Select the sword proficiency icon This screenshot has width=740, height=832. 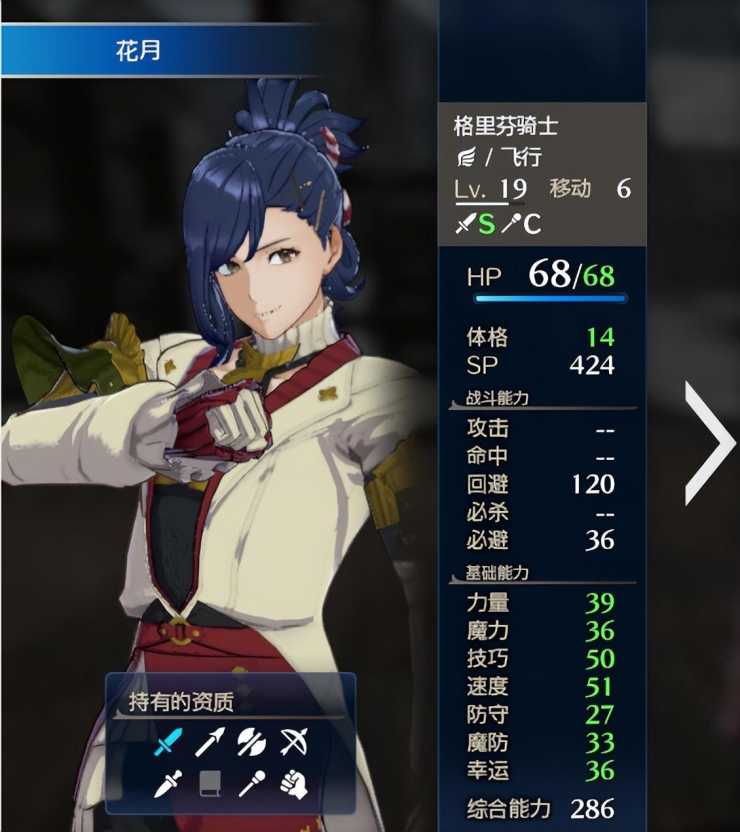click(169, 741)
